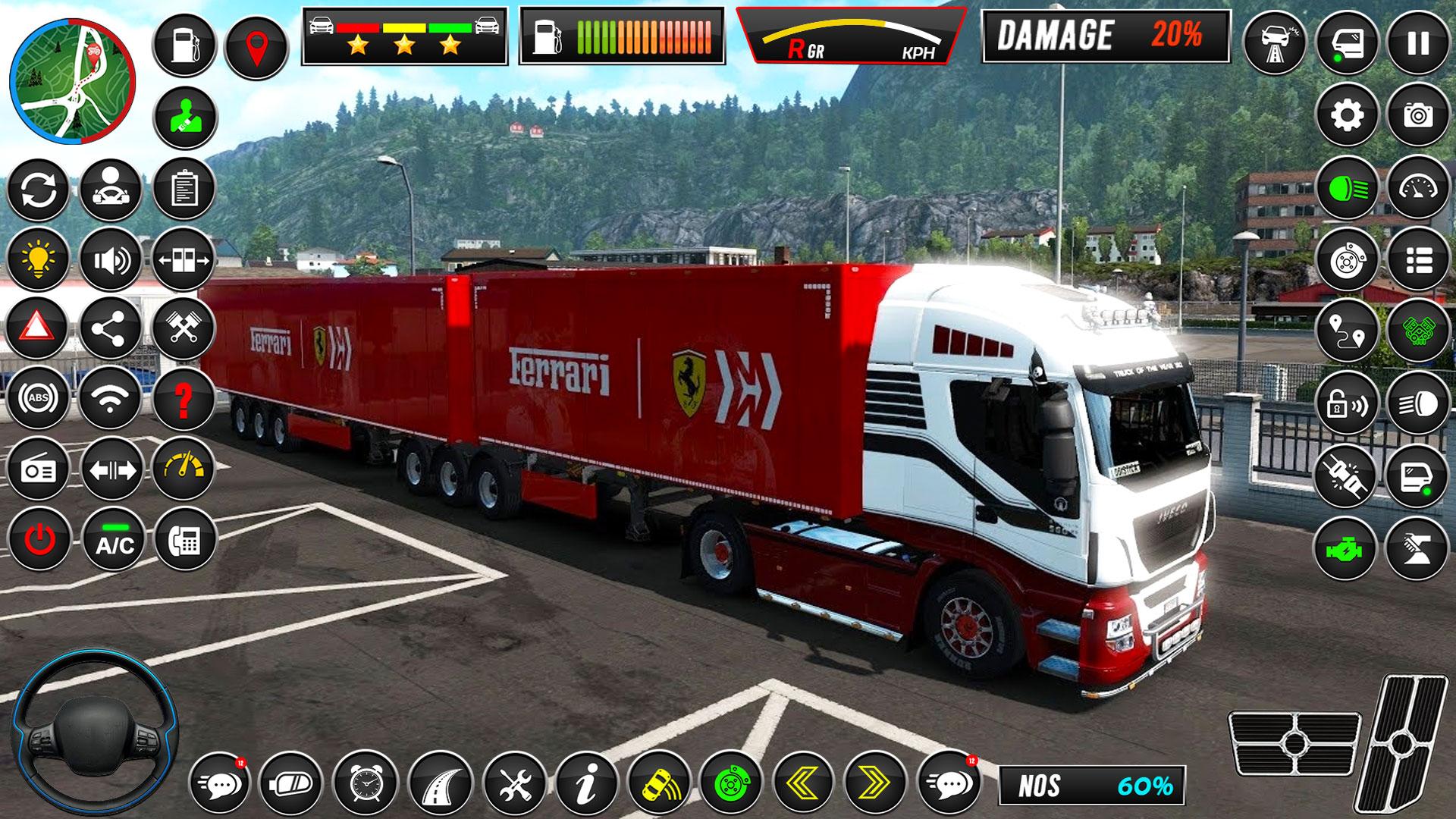
Task: Open the info button
Action: (x=586, y=783)
